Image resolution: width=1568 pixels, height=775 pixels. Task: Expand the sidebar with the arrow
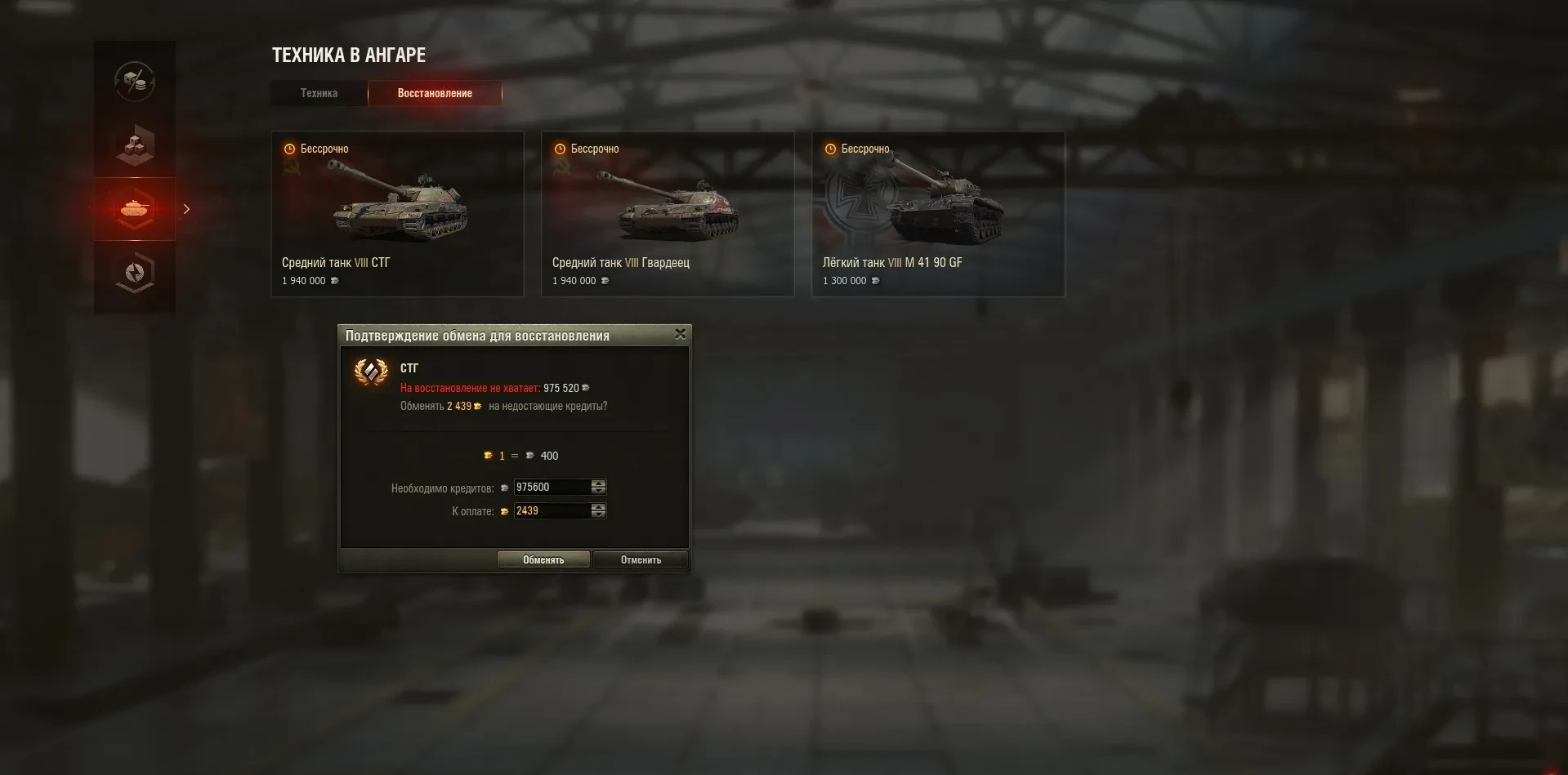(x=186, y=209)
